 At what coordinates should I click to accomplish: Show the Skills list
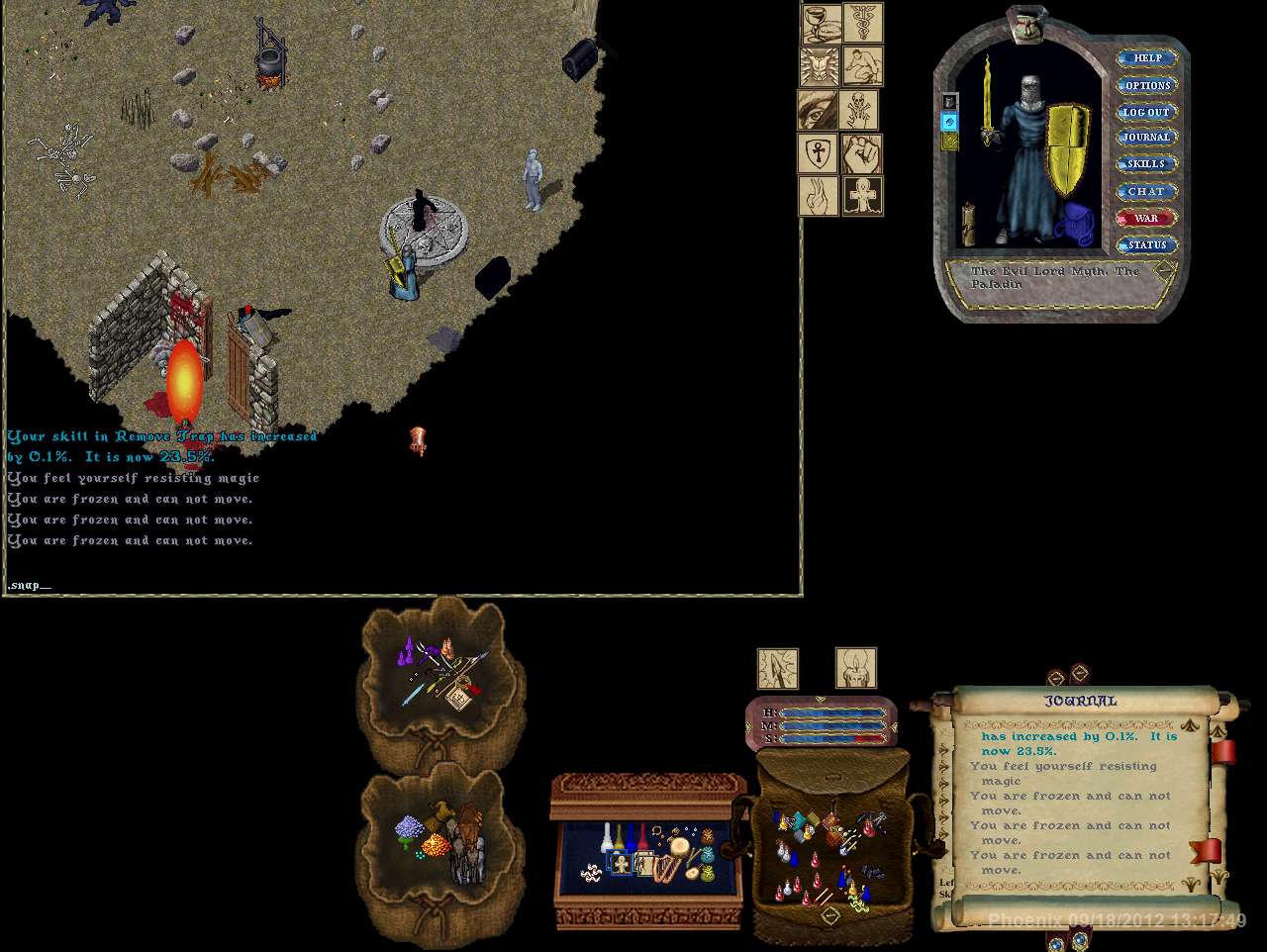click(x=1146, y=164)
